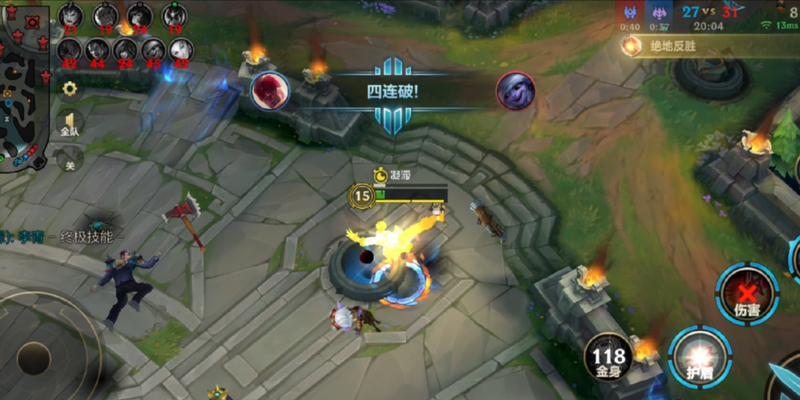Activate the 金身 stasis item
This screenshot has height=400, width=800.
pos(608,357)
